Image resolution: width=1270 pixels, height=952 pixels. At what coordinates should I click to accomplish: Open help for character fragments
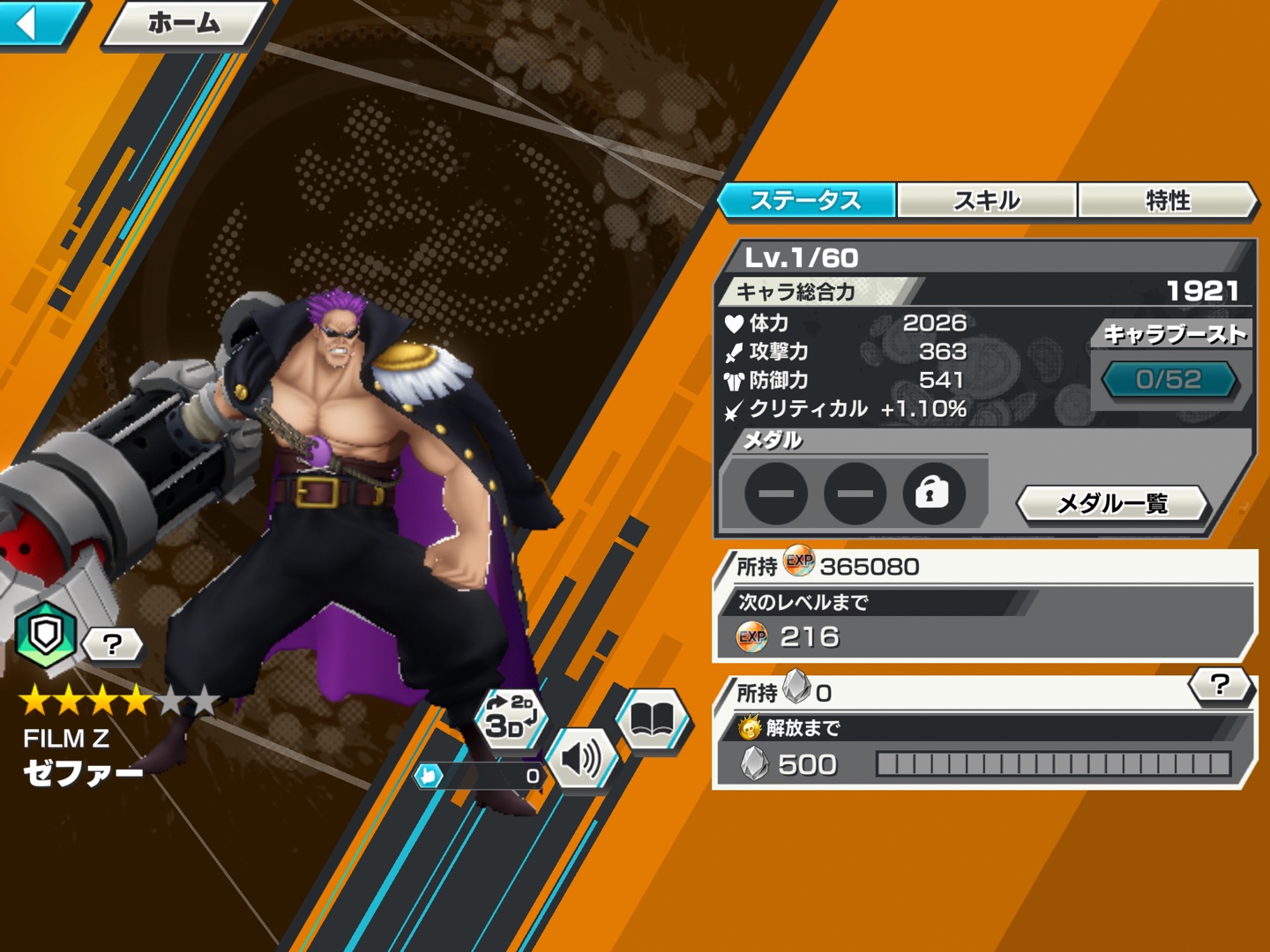click(x=1220, y=684)
